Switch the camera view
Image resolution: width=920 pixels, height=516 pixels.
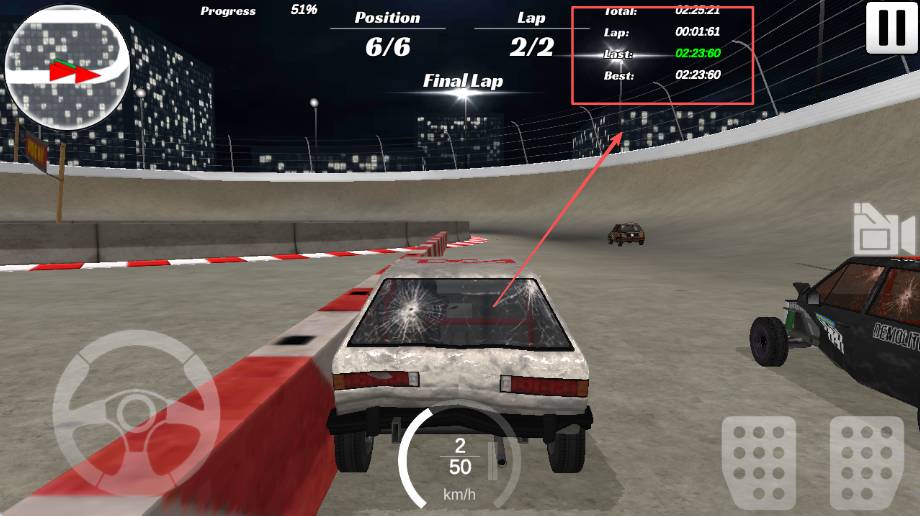(882, 231)
